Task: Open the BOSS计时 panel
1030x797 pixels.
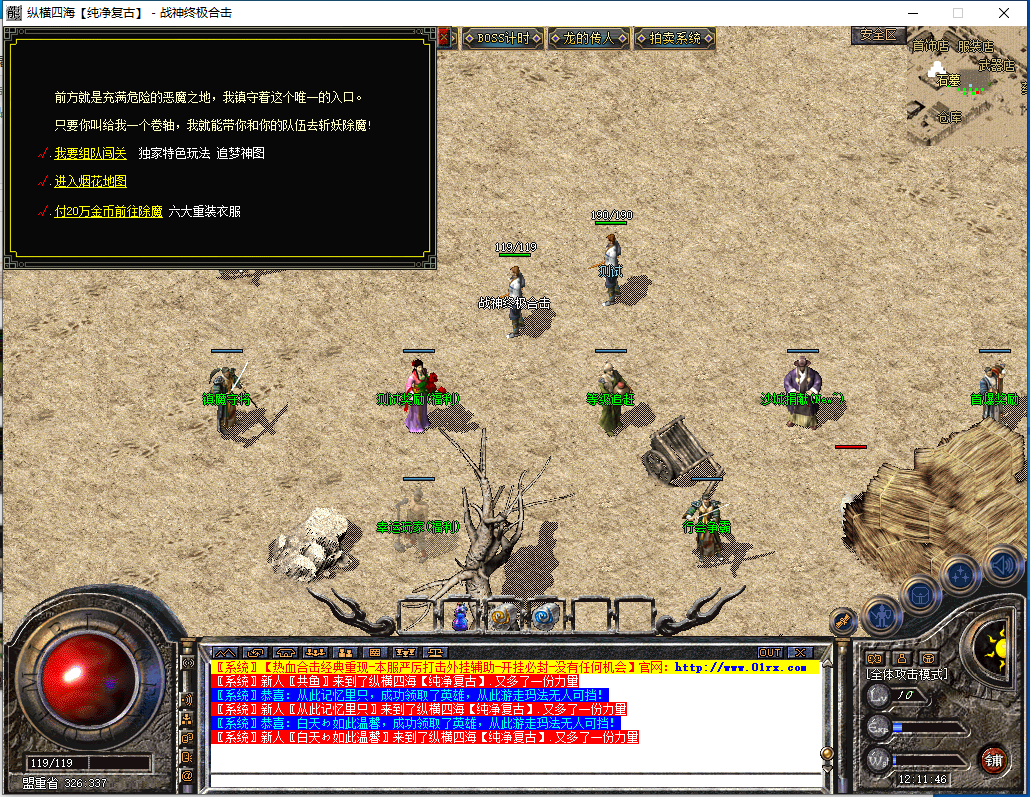Action: [502, 39]
